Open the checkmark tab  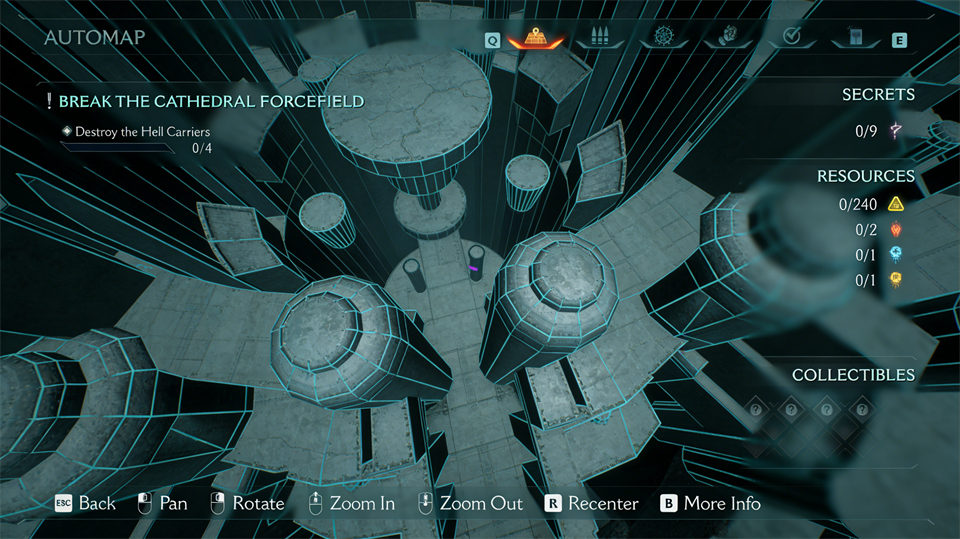pos(791,38)
